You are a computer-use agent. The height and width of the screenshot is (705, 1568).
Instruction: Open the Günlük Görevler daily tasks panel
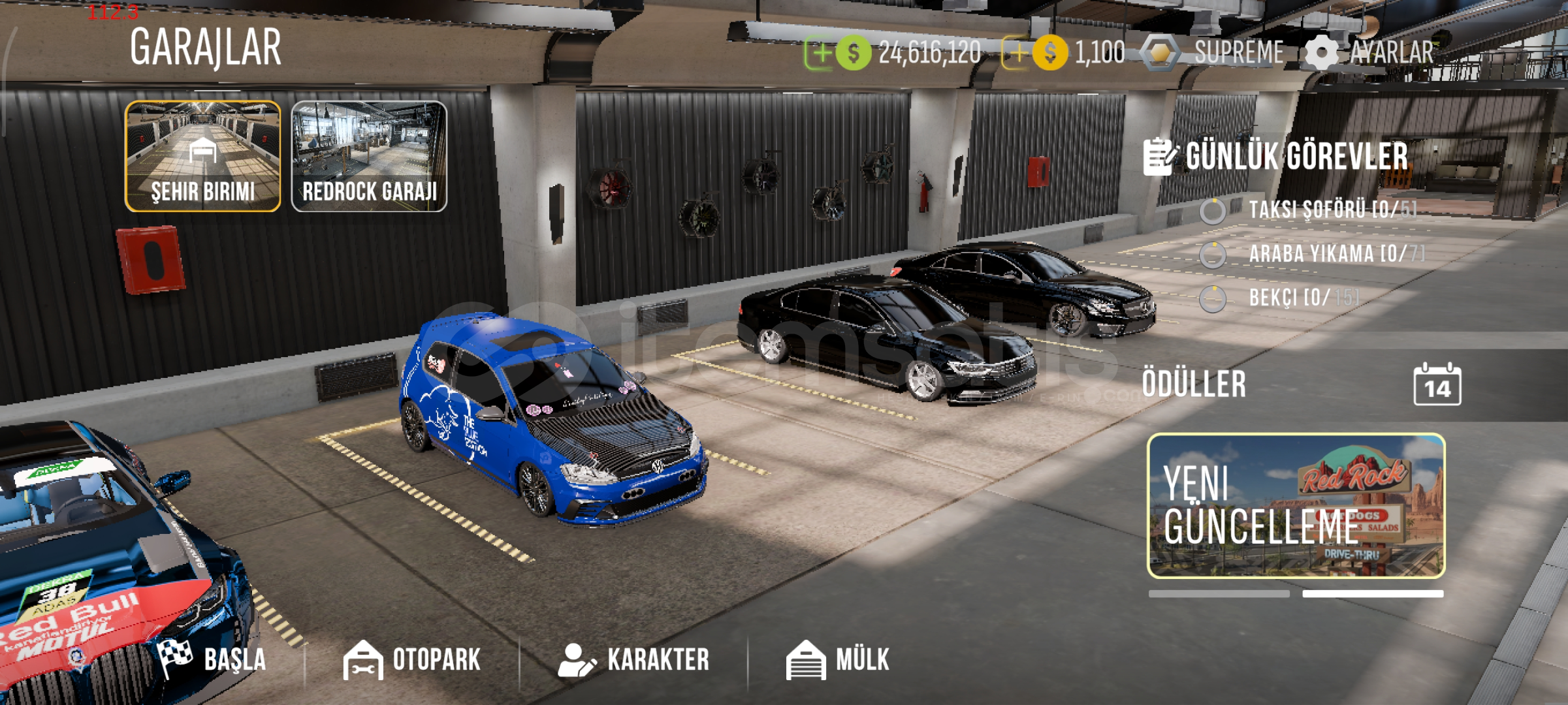(x=1277, y=157)
